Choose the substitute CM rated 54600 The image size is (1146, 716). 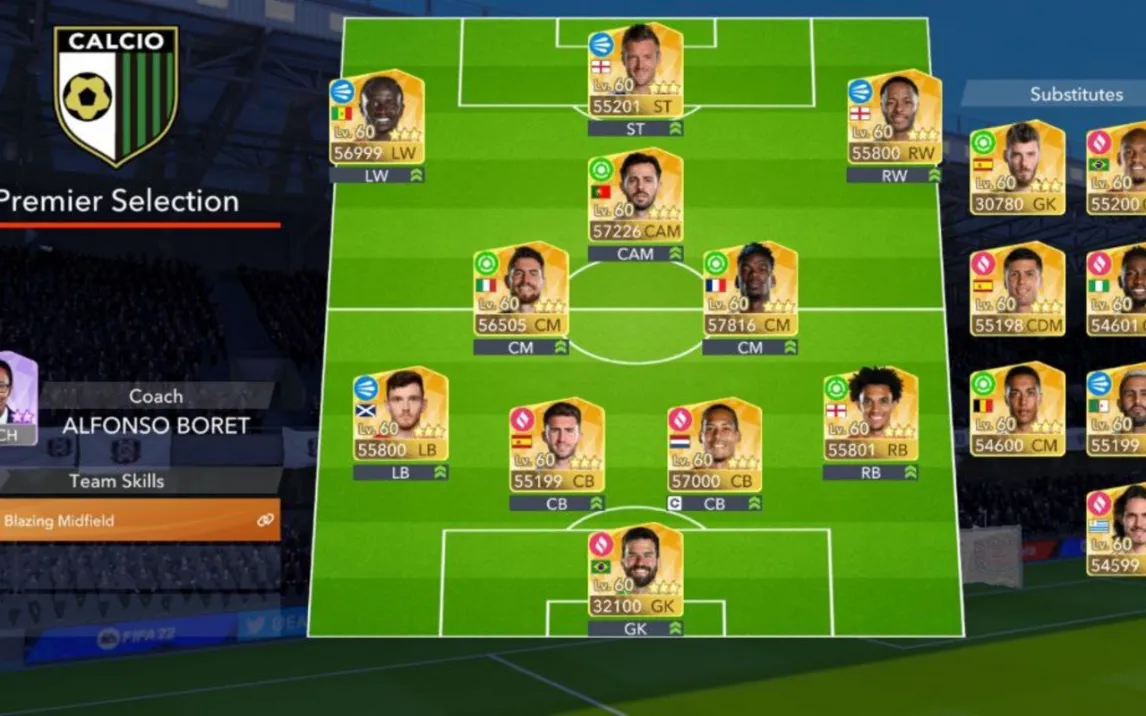[1017, 410]
